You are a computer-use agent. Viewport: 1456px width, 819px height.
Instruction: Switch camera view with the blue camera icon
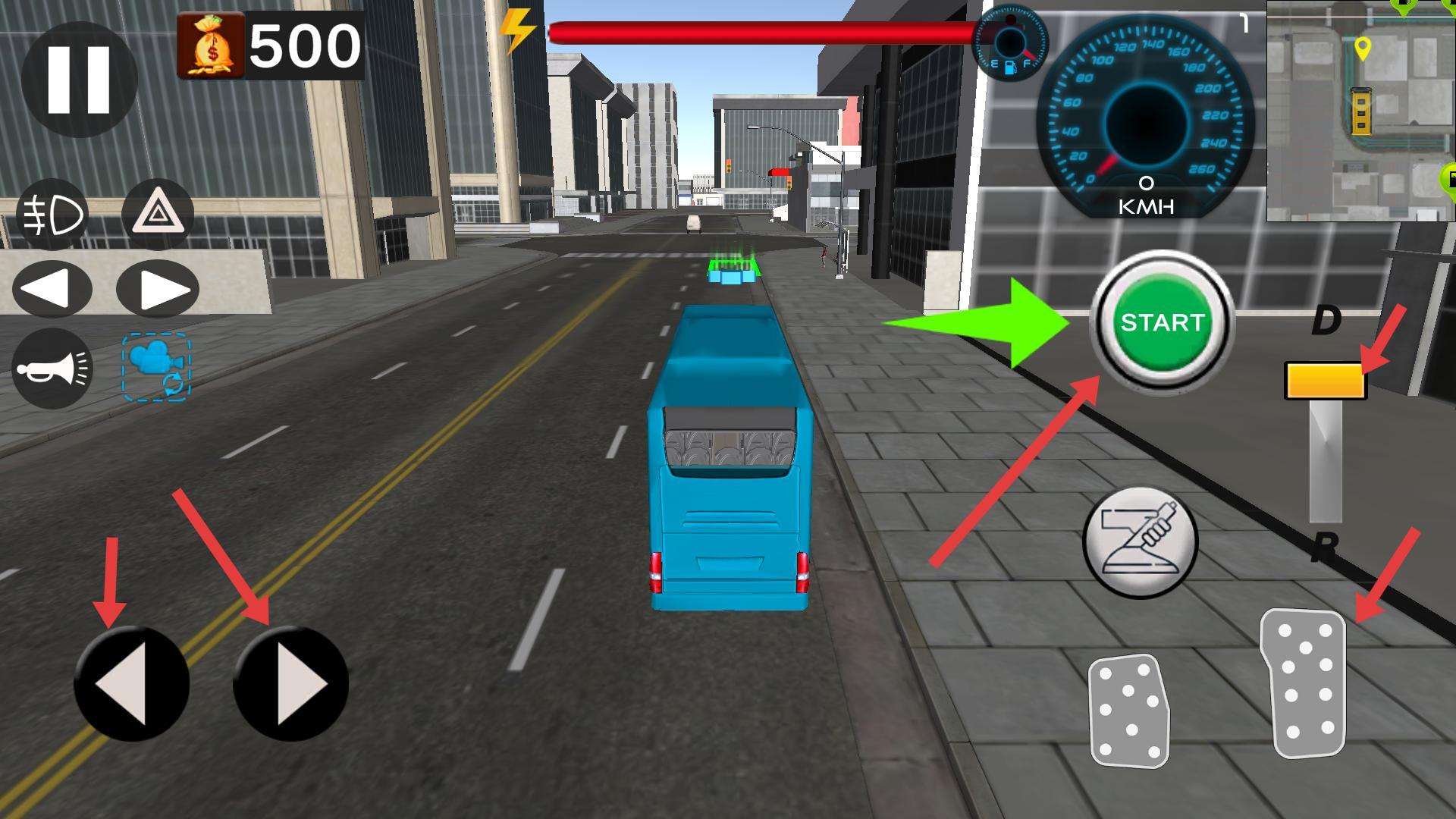click(156, 368)
